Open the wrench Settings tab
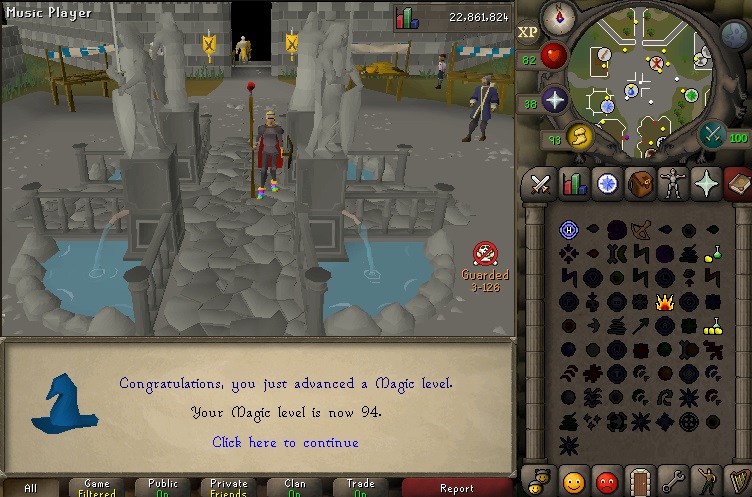Viewport: 752px width, 497px height. pyautogui.click(x=673, y=480)
